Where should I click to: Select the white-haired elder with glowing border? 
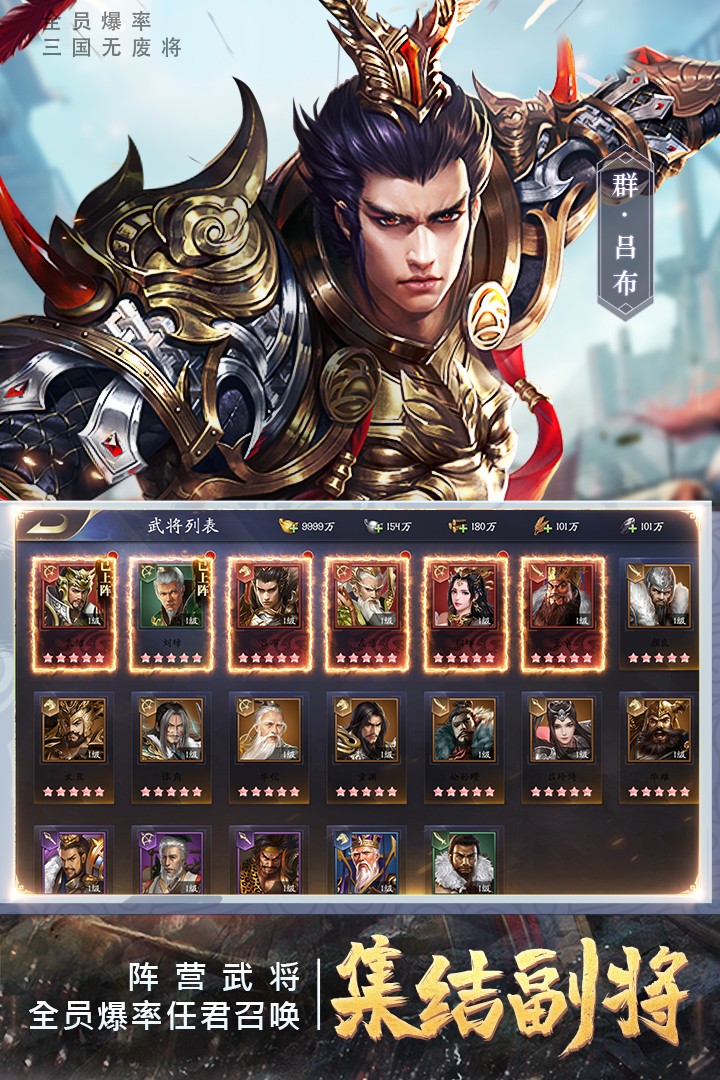(365, 611)
